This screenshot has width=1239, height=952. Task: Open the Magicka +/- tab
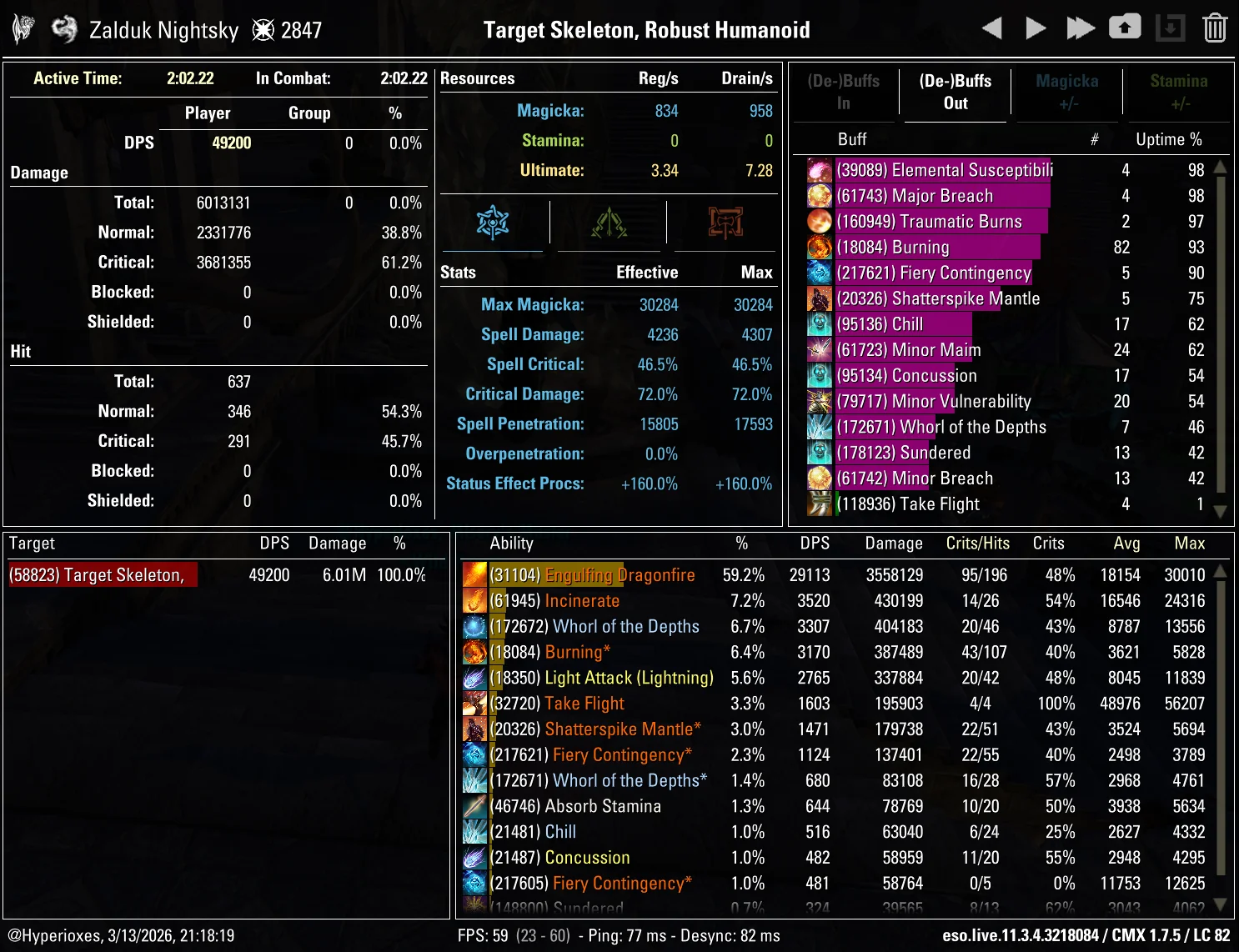pyautogui.click(x=1067, y=92)
